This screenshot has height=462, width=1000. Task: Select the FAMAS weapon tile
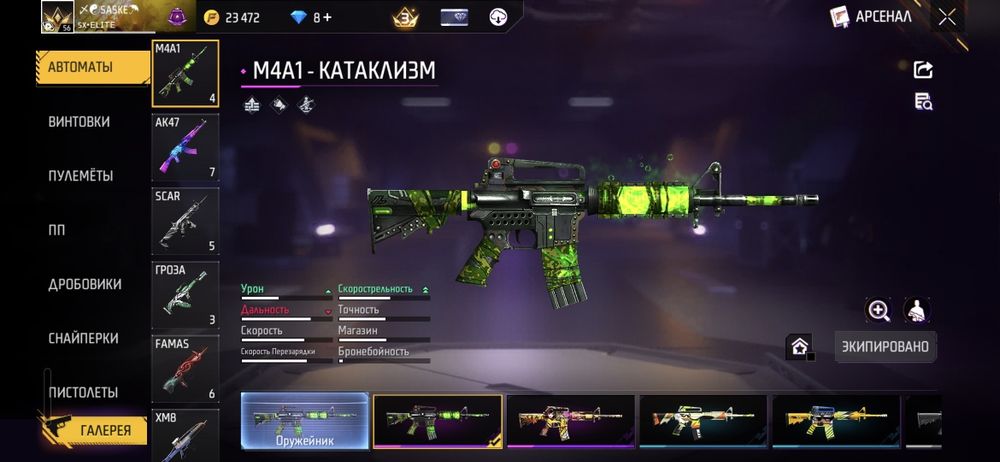pos(185,369)
